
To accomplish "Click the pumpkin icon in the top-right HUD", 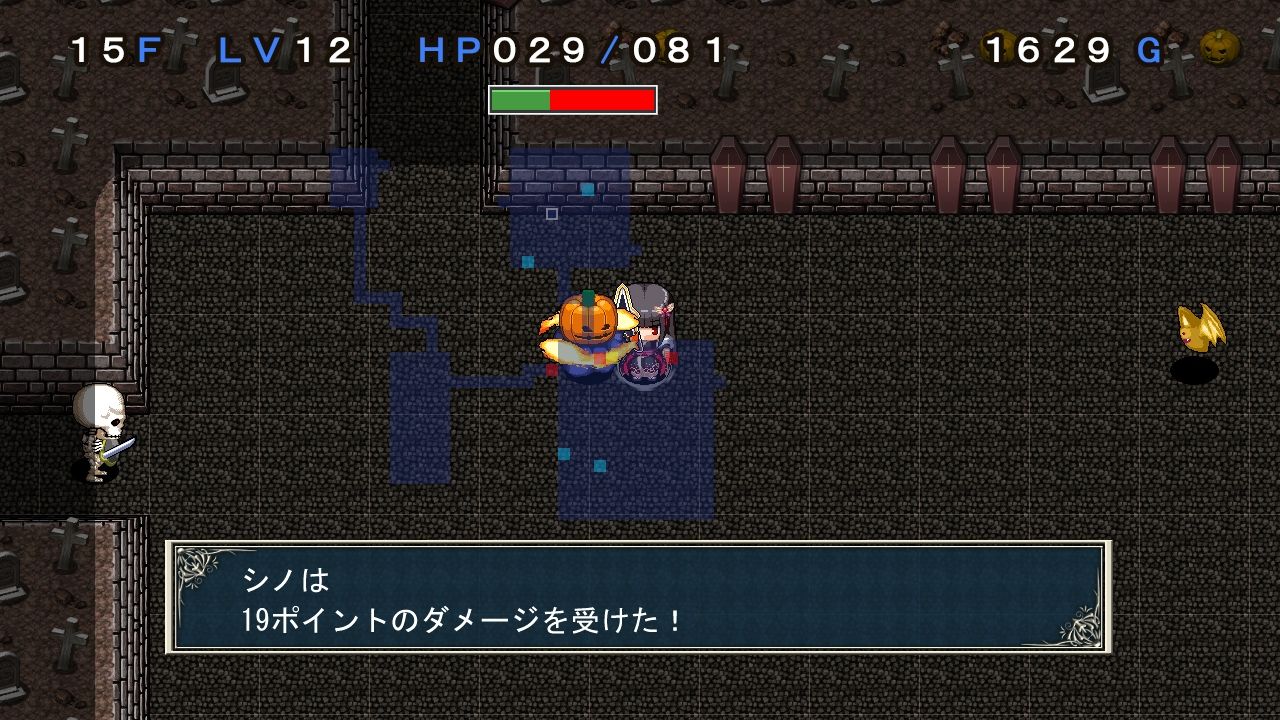I will coord(1222,45).
